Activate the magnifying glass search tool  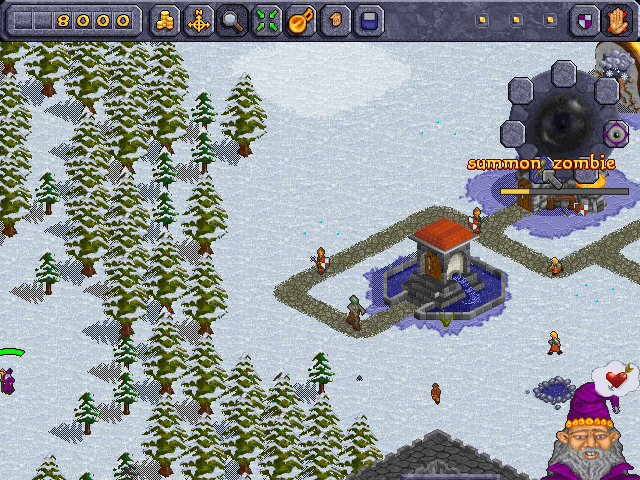point(232,20)
